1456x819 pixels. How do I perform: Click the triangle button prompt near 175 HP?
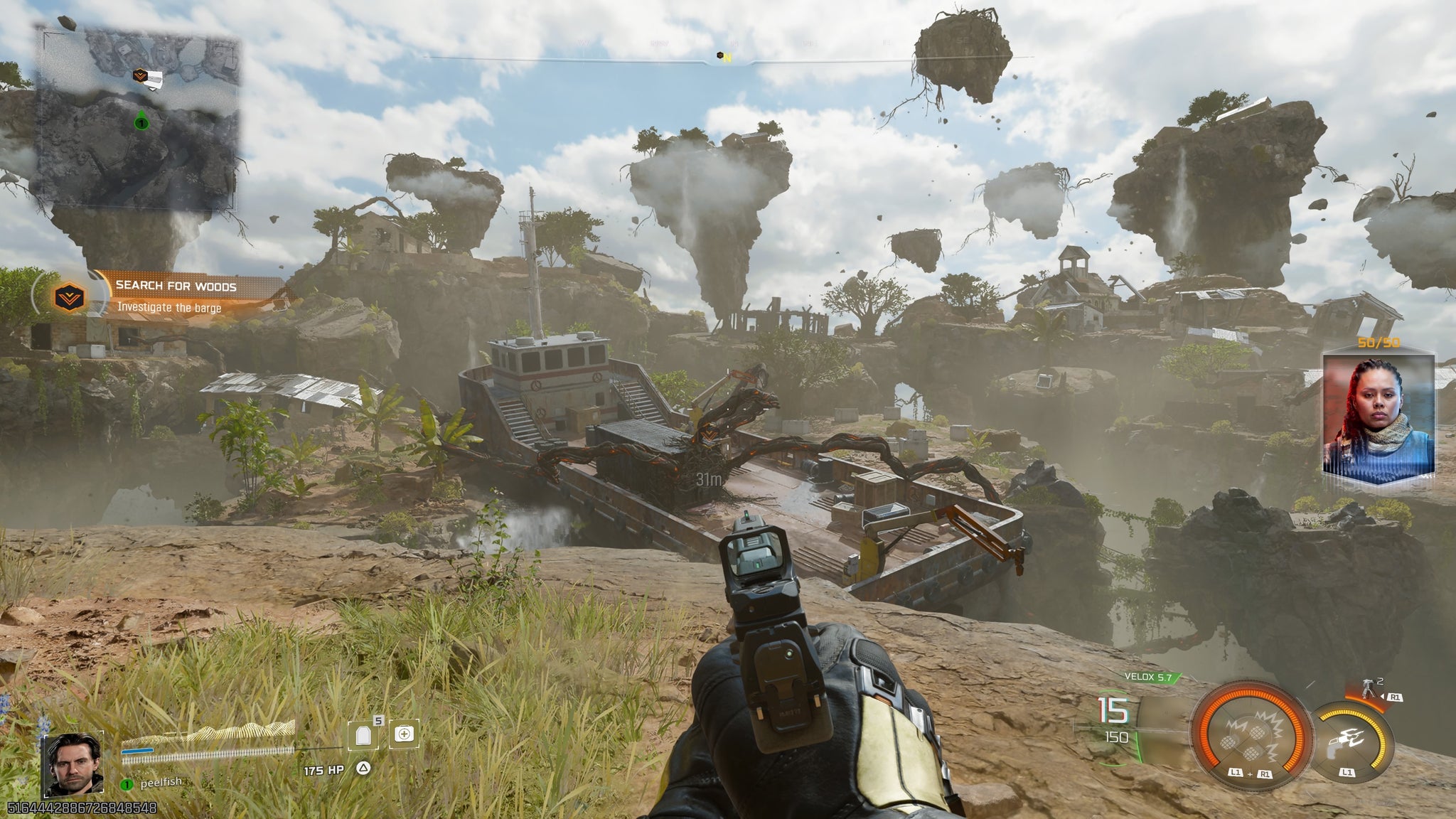(x=363, y=769)
